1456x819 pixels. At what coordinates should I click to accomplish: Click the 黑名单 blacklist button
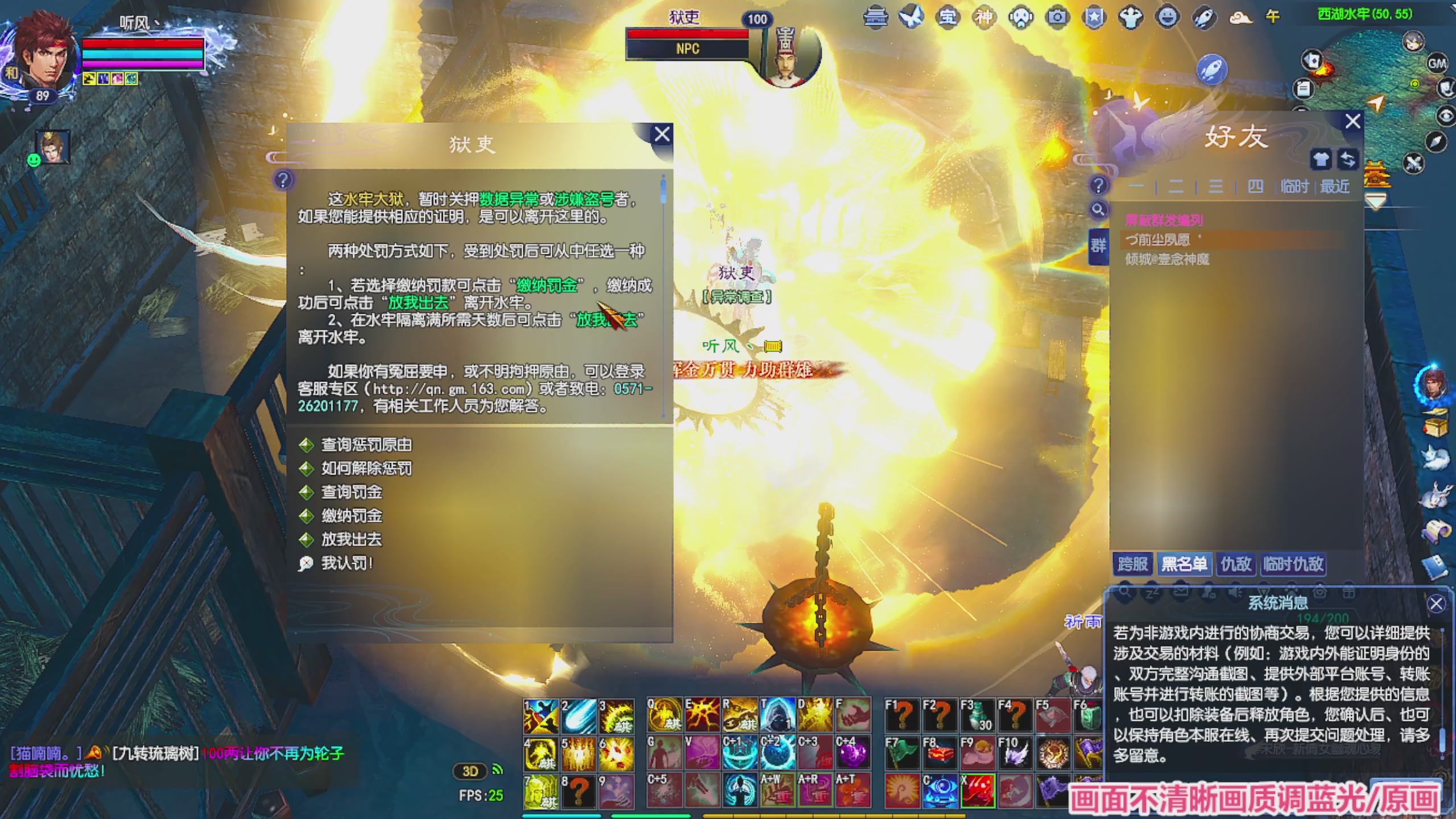tap(1184, 564)
